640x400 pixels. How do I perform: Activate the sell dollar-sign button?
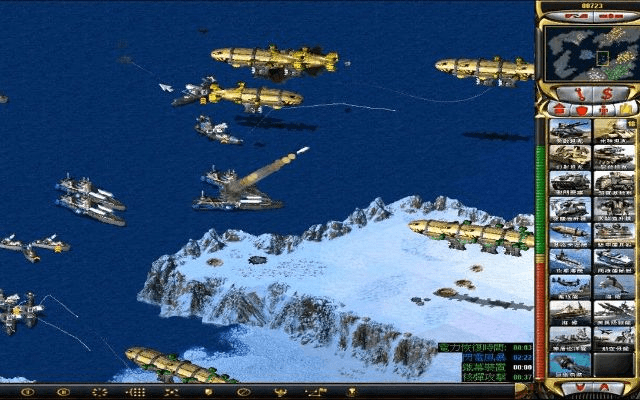[608, 93]
